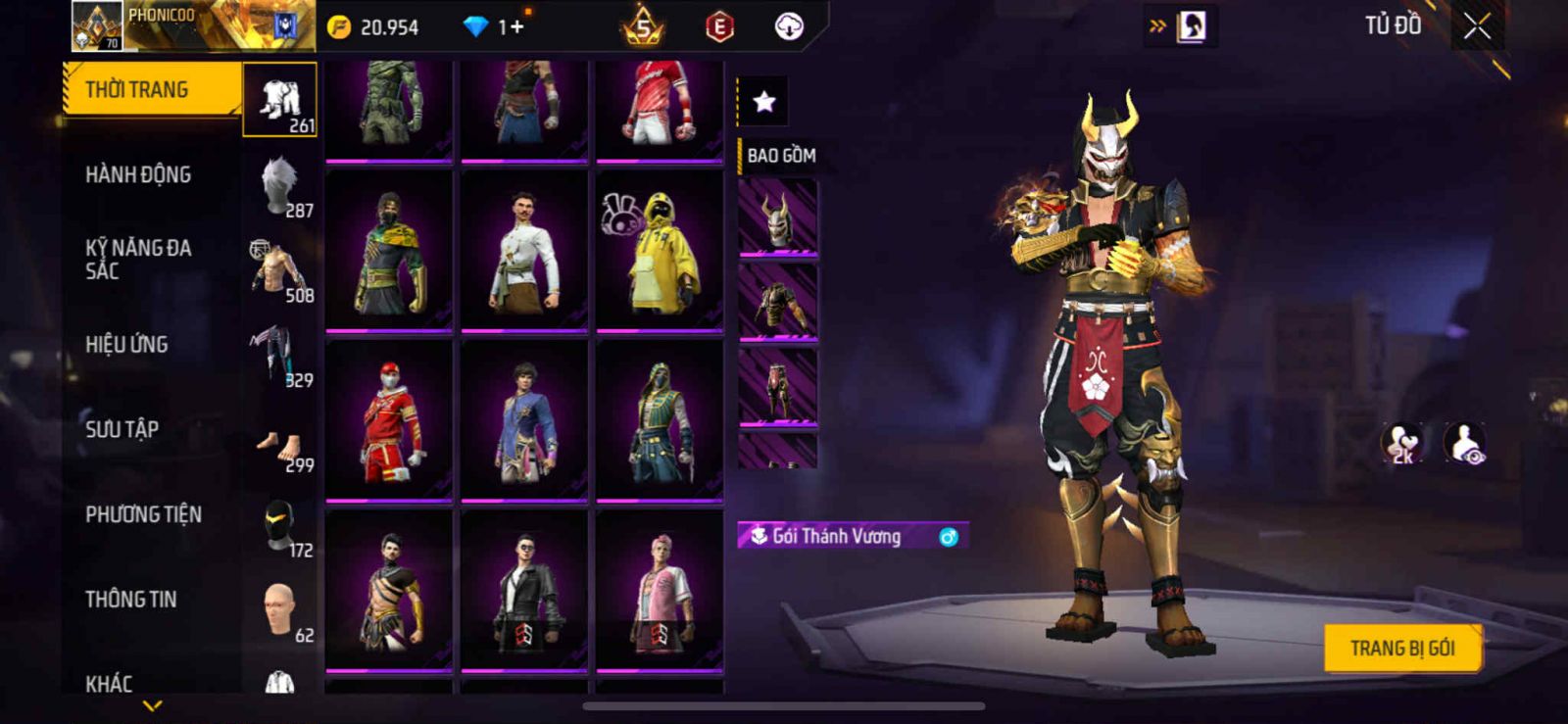This screenshot has width=1568, height=724.
Task: Click the gold coin balance icon
Action: tap(339, 27)
